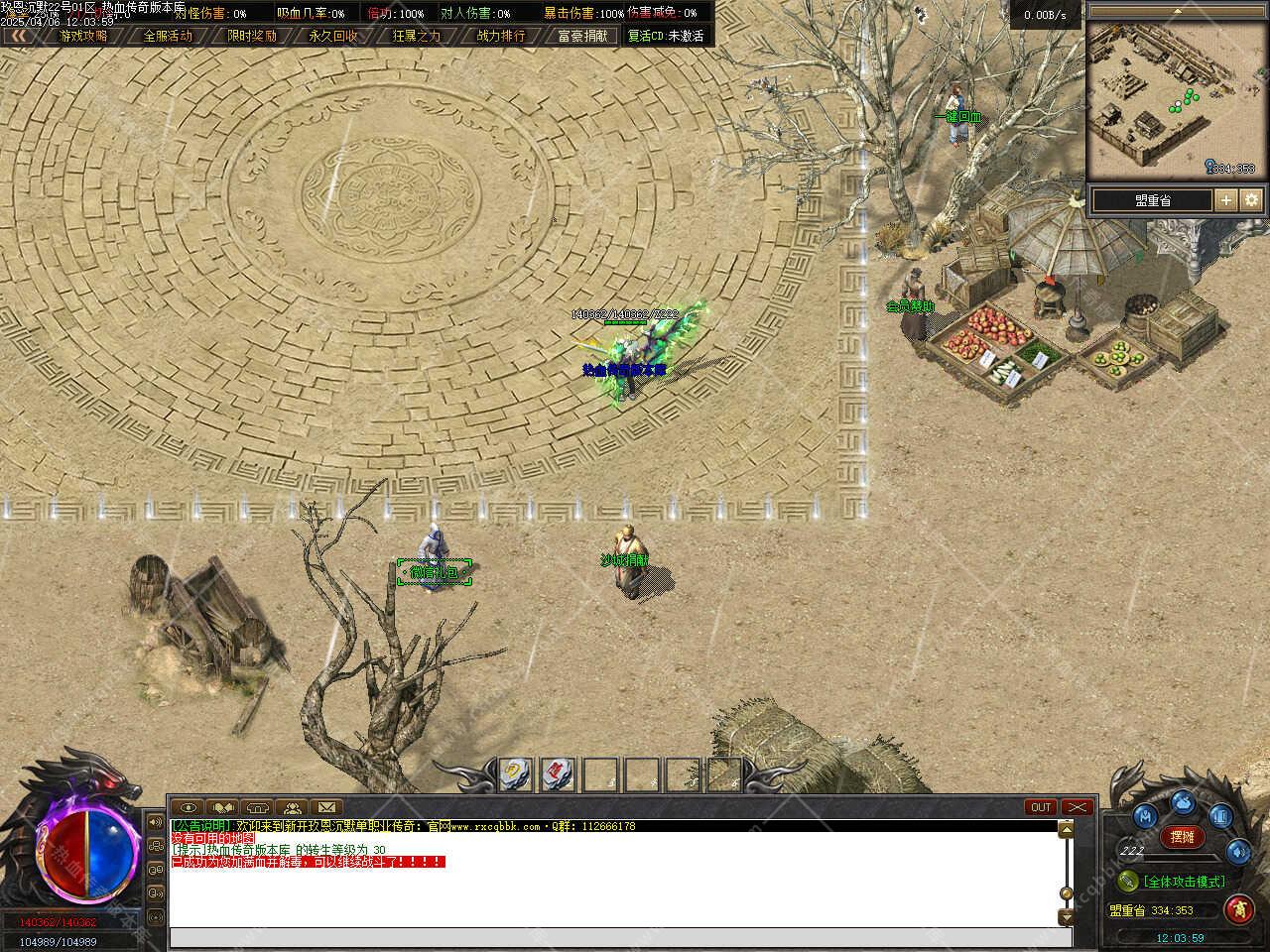
Task: Click the OUT button on the chat bar
Action: (1041, 807)
